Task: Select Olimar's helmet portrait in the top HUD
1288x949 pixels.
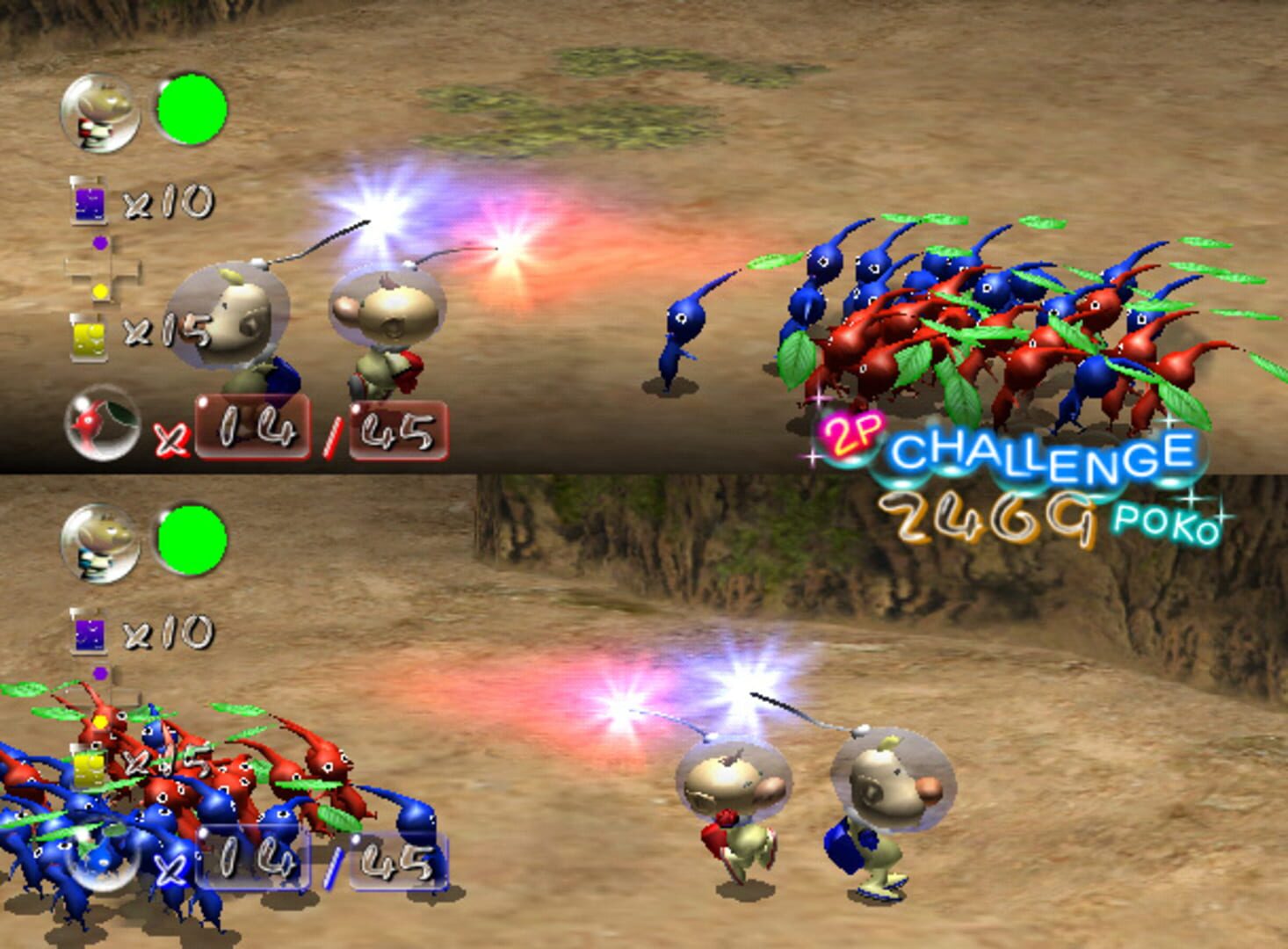Action: (97, 114)
